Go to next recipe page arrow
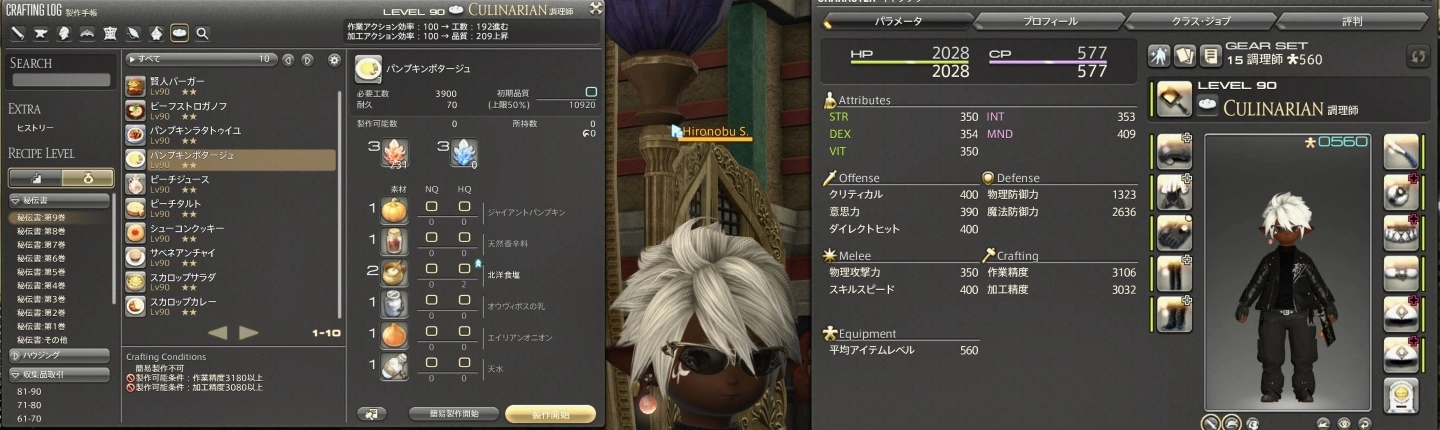The image size is (1440, 430). (249, 333)
